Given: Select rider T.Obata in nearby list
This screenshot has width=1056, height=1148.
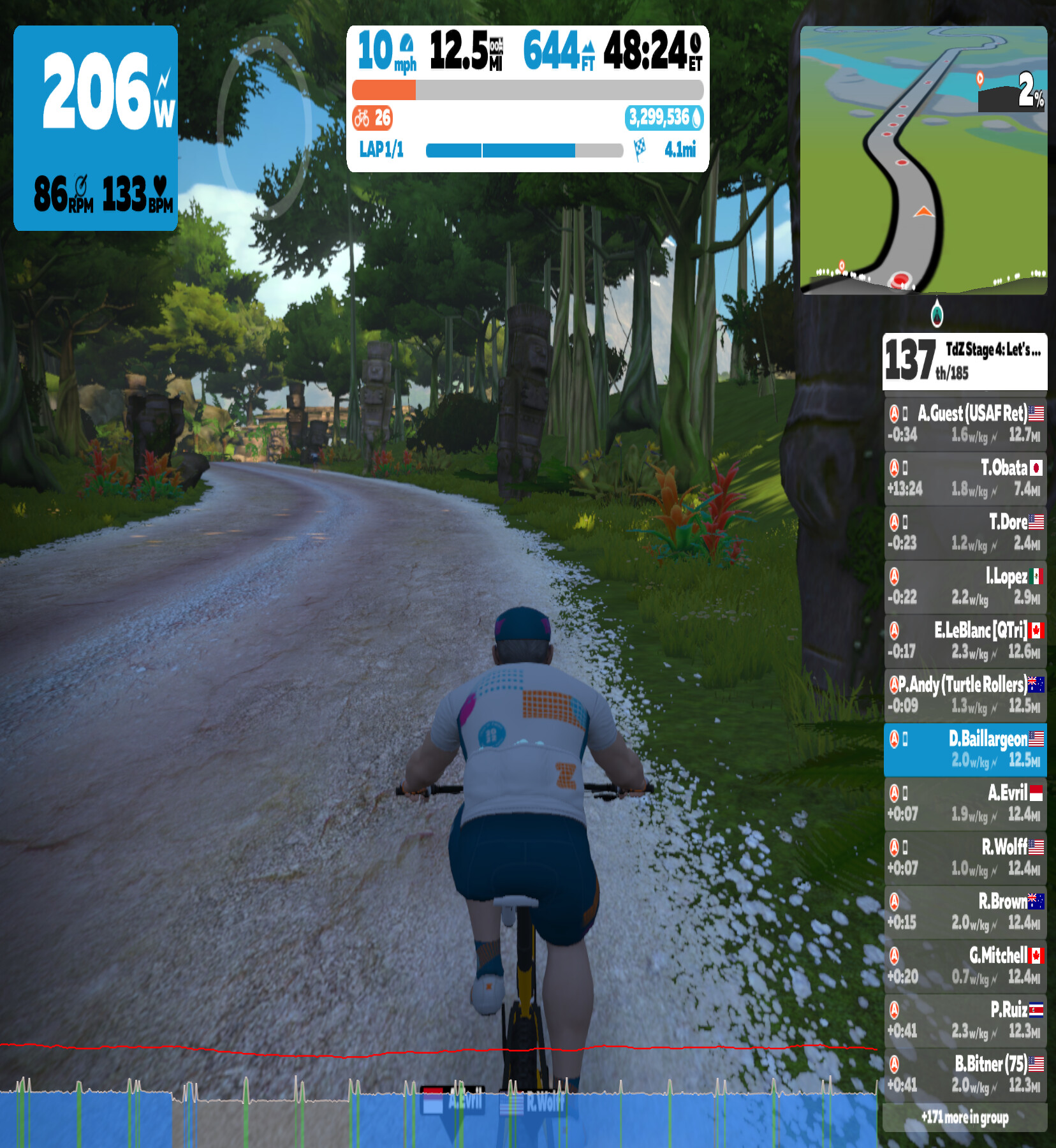Looking at the screenshot, I should 965,478.
